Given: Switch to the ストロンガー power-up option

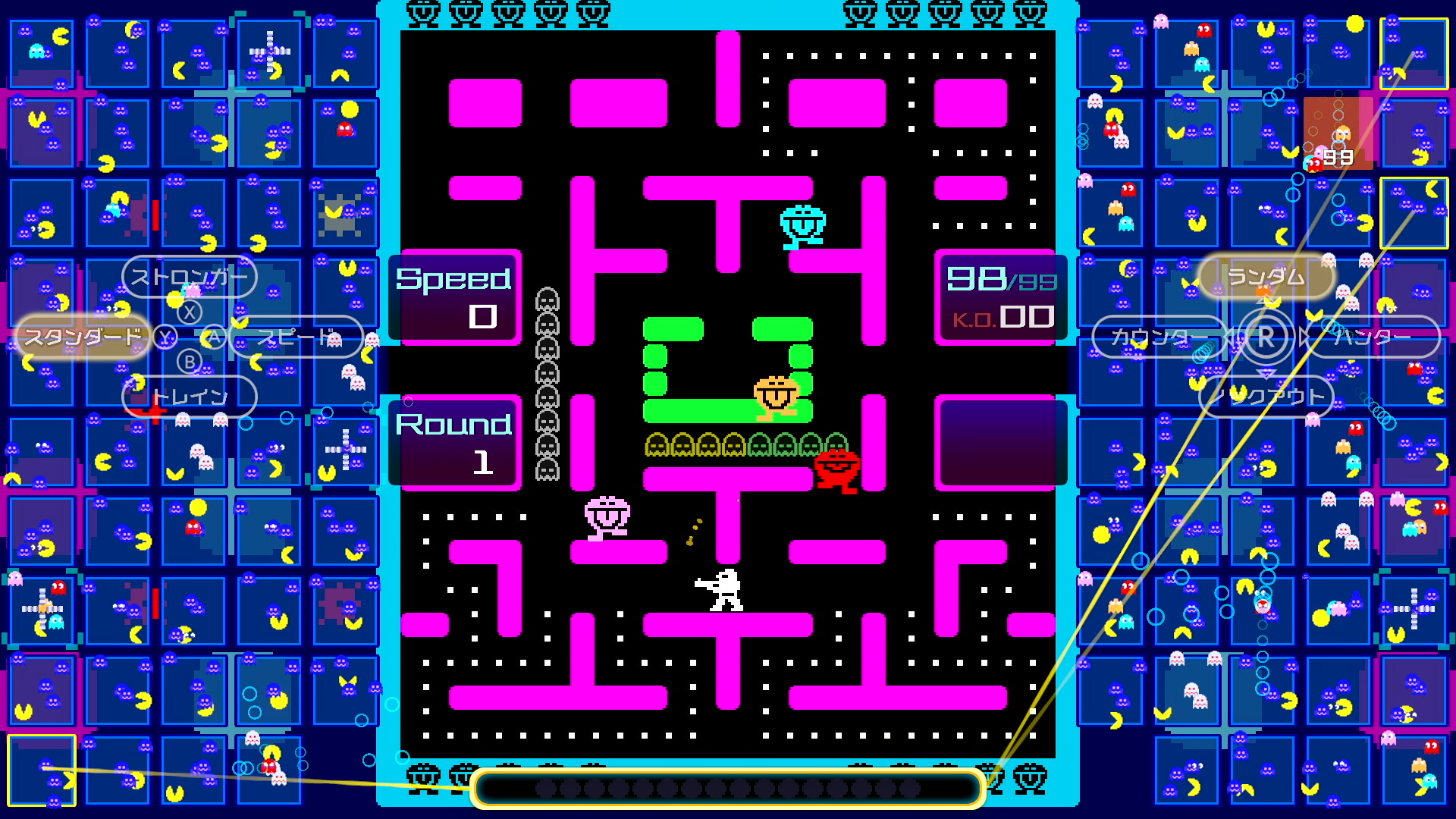Looking at the screenshot, I should coord(189,278).
